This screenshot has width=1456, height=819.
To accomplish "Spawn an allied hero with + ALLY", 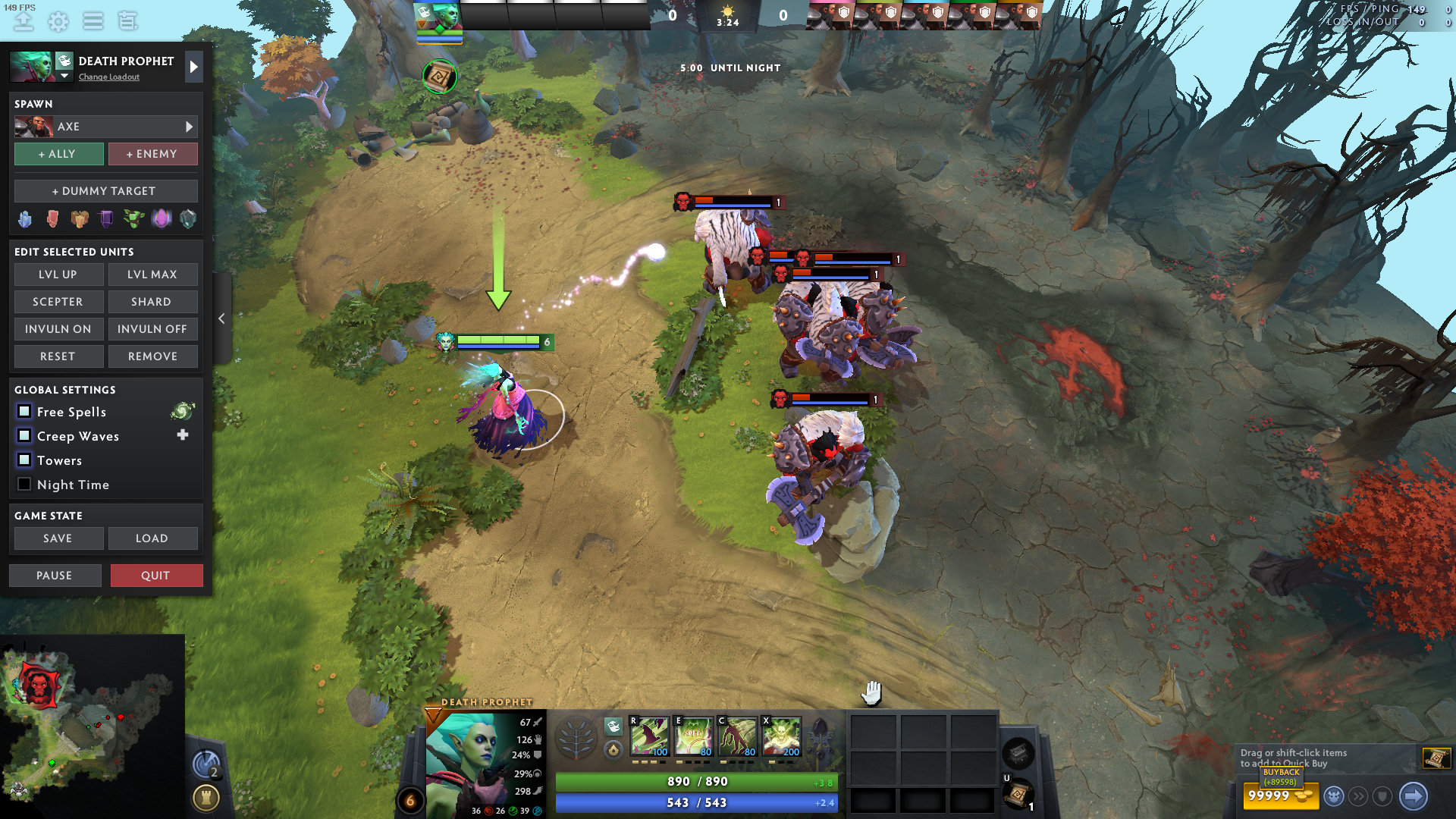I will click(58, 154).
